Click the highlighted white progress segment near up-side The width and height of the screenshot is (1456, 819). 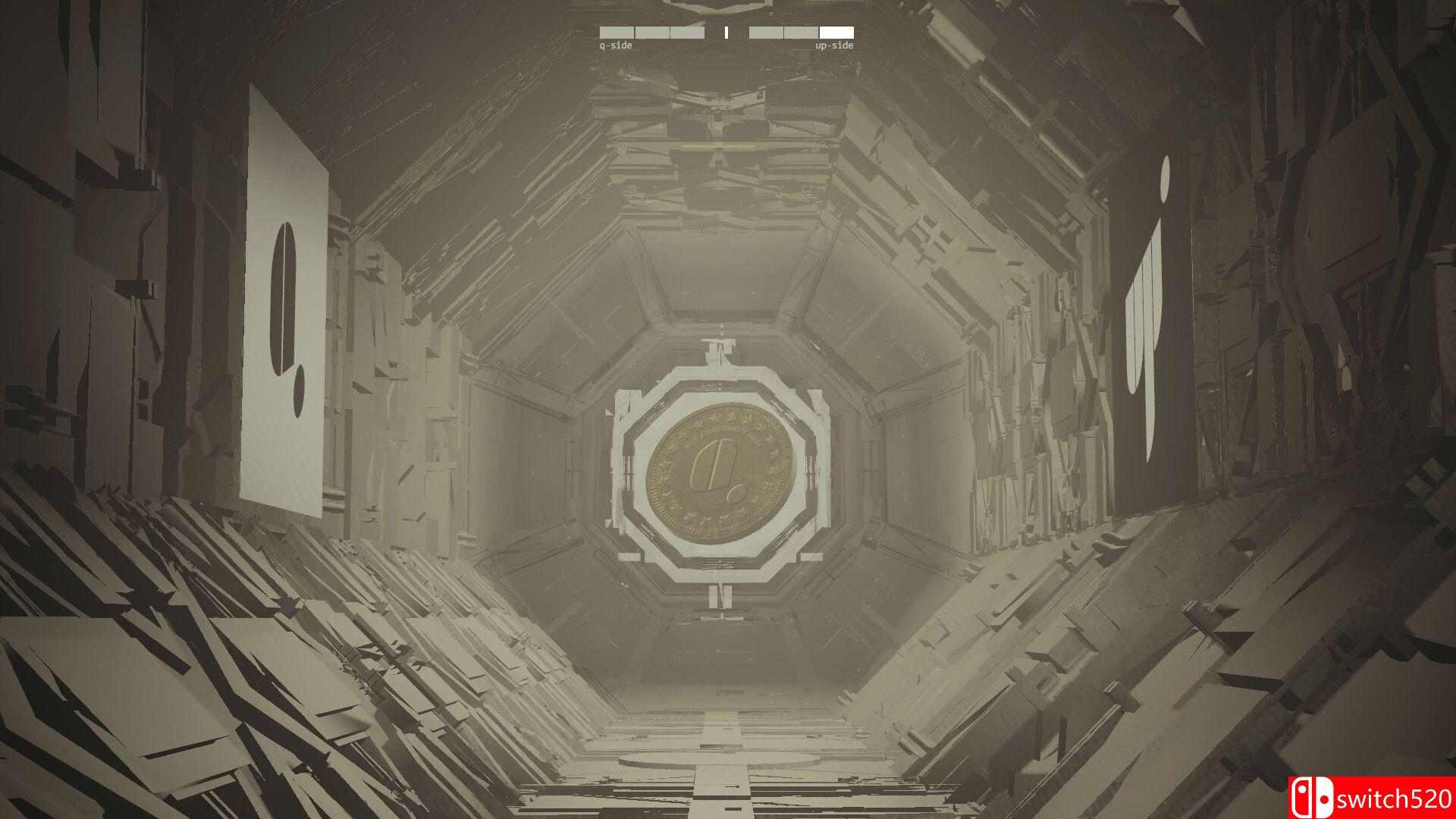836,32
